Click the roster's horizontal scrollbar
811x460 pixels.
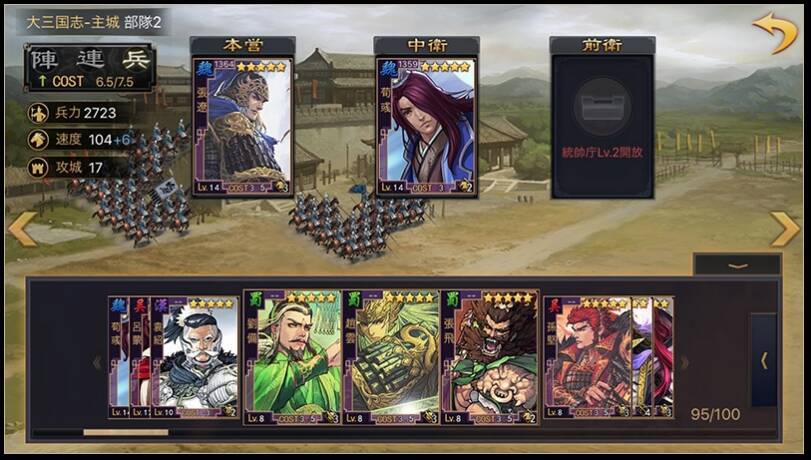coord(126,432)
